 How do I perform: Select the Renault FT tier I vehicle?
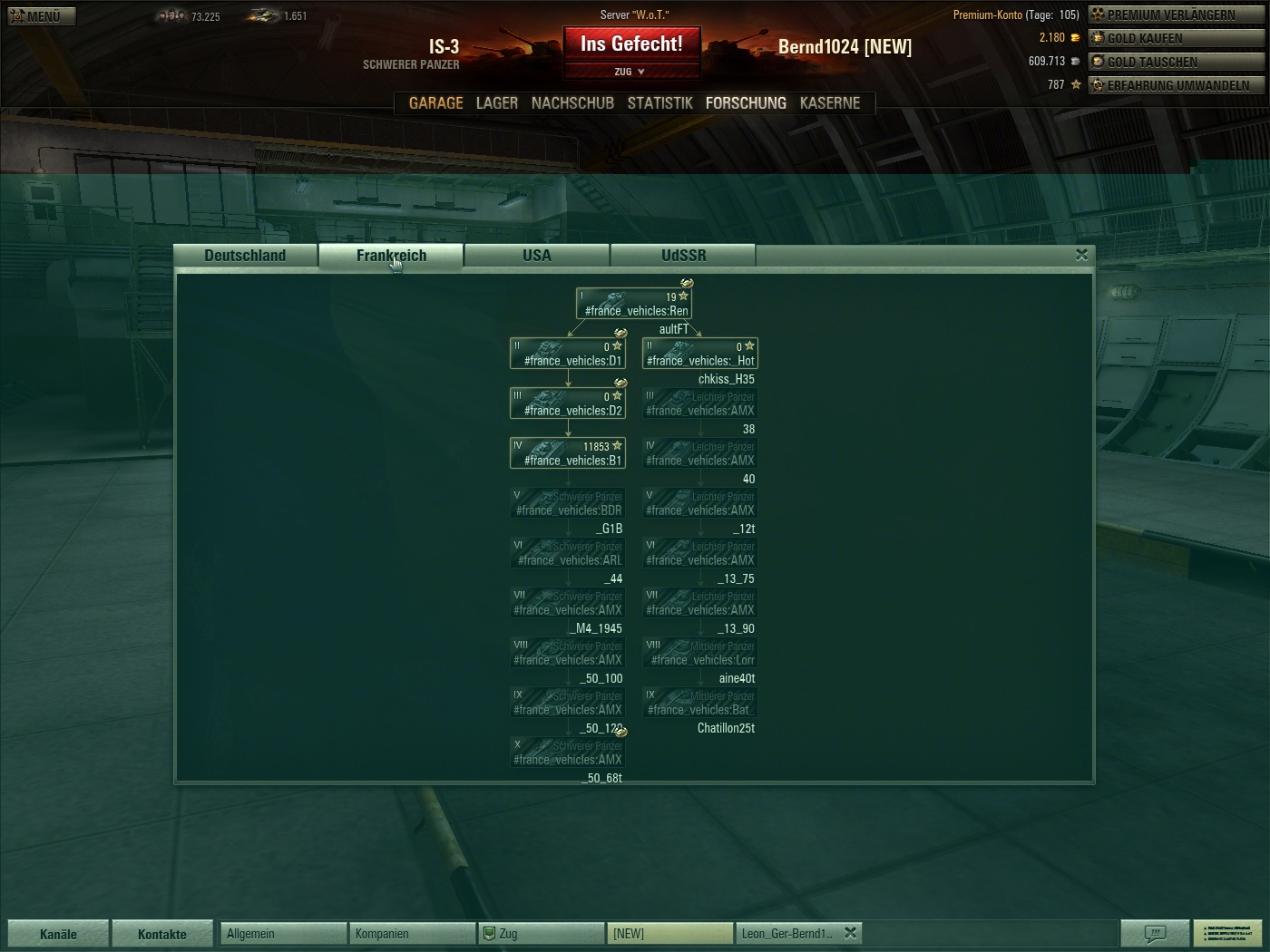pos(634,304)
